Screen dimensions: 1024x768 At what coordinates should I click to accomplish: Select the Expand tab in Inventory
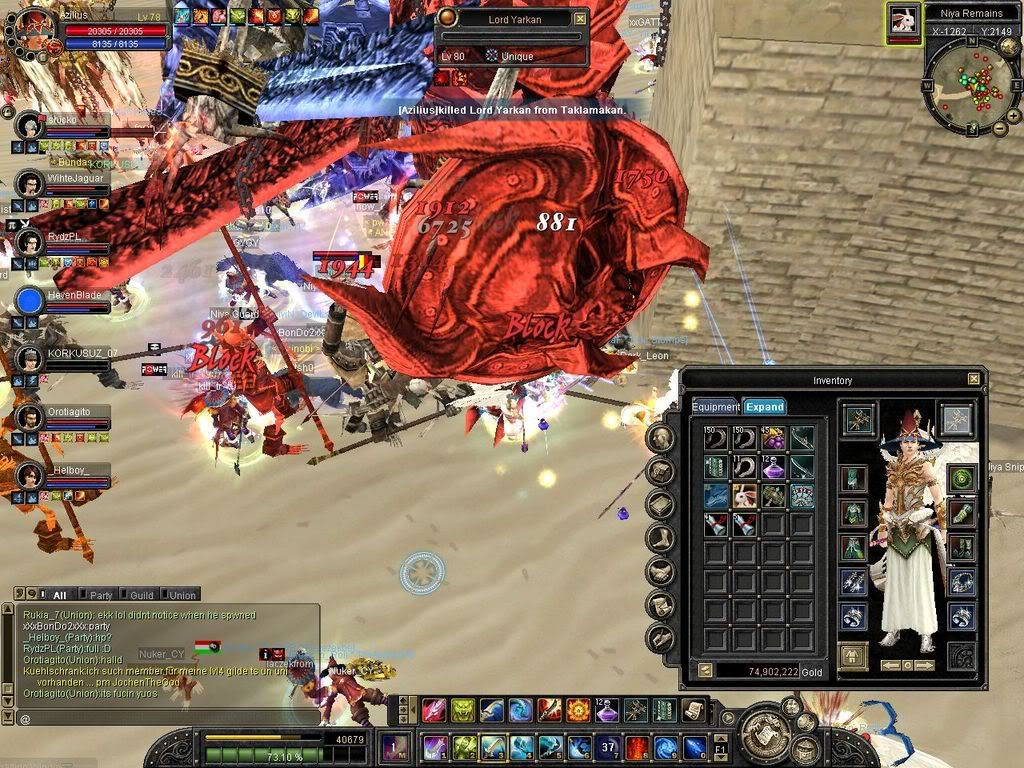pyautogui.click(x=765, y=407)
